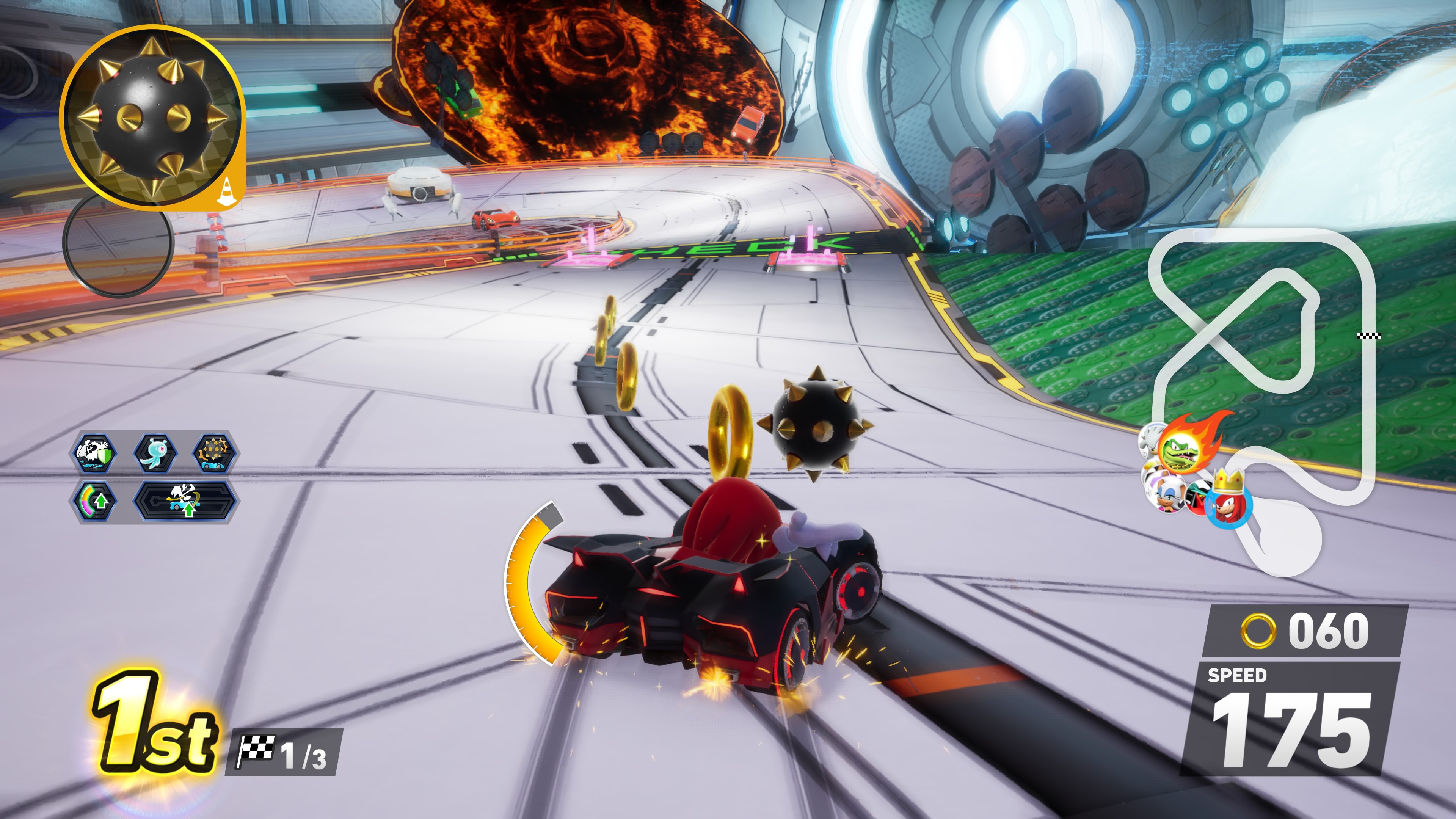Select the cyan wisp gadget icon
Screen dimensions: 1456x819
[x=155, y=453]
